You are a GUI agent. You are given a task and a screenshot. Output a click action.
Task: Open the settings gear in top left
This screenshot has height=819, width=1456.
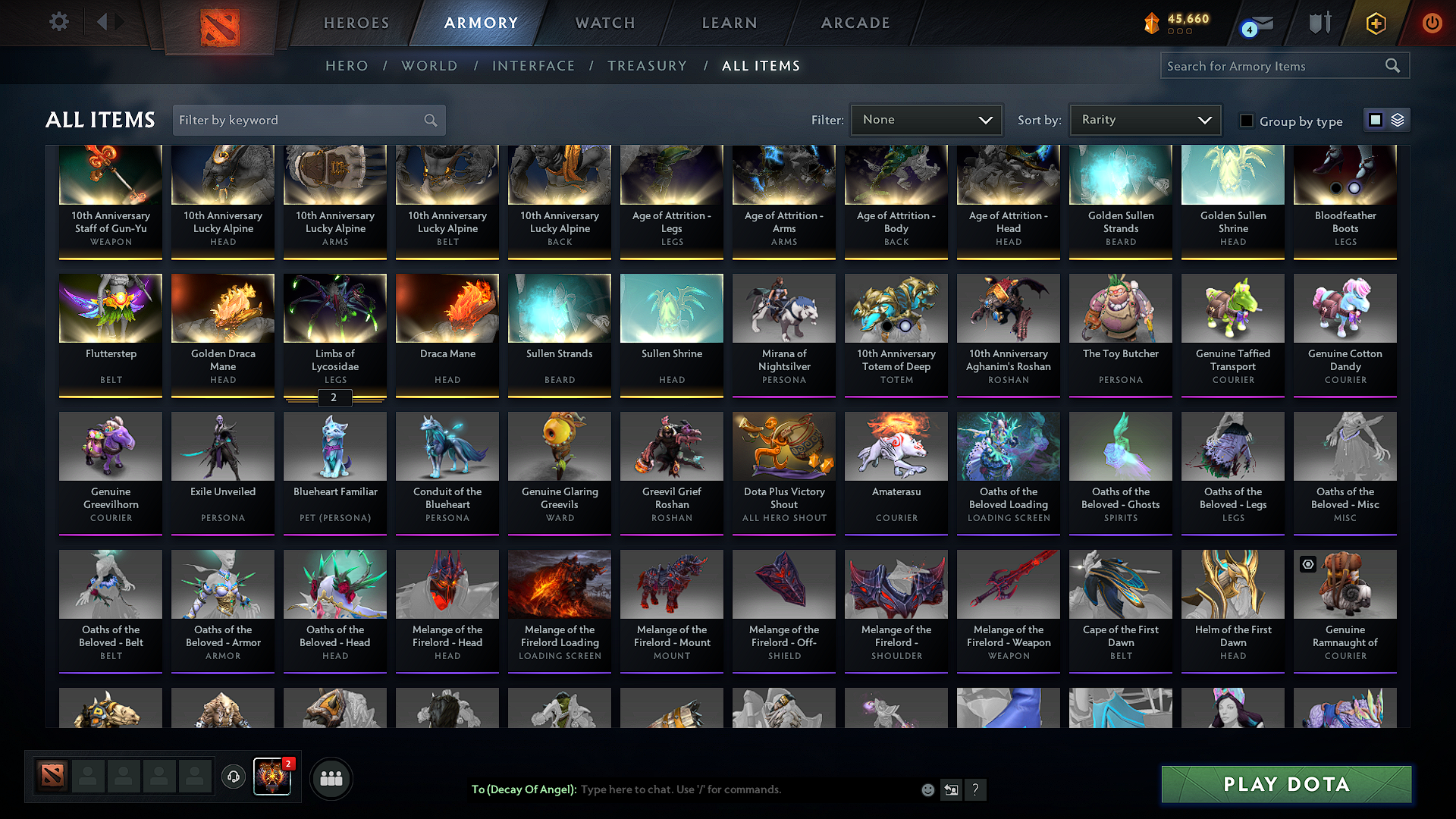point(58,22)
